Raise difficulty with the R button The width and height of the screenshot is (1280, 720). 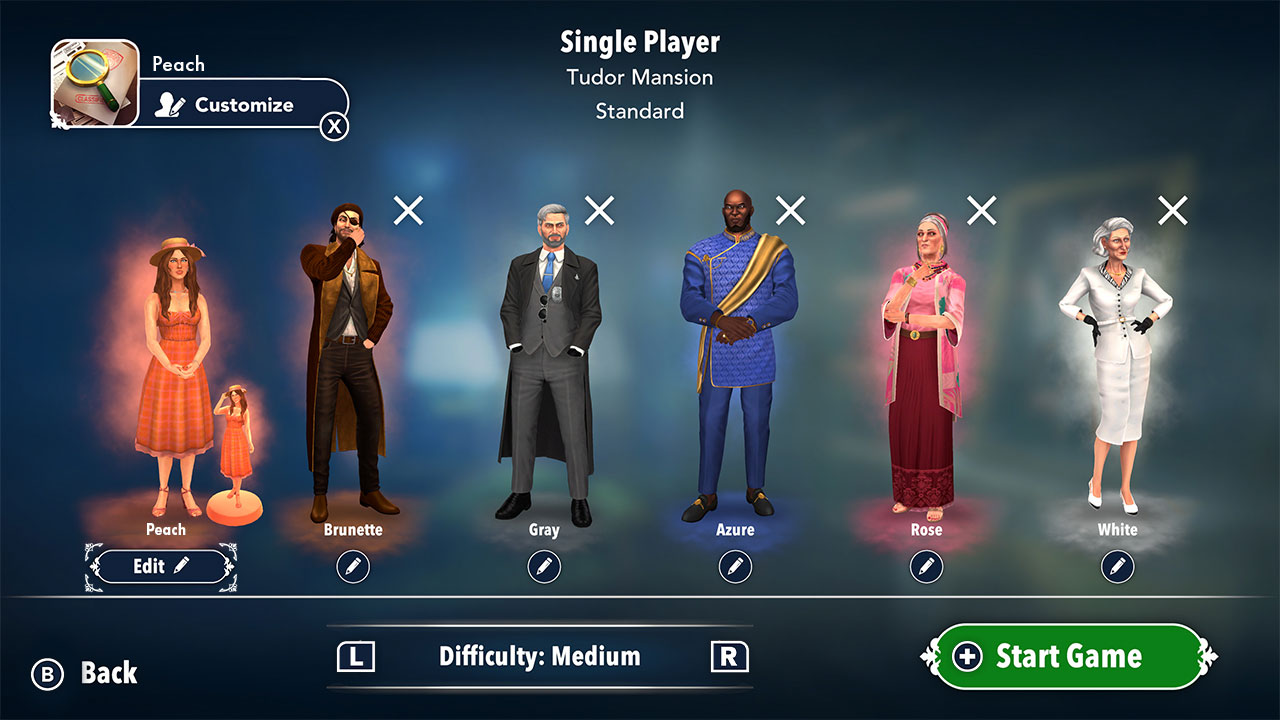tap(731, 657)
